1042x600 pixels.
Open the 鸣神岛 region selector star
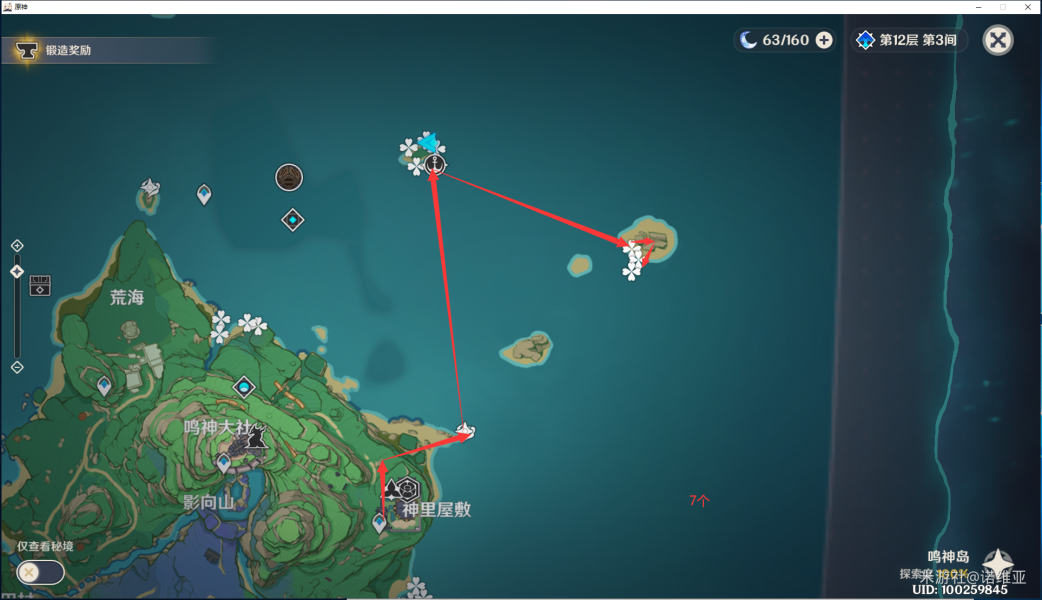click(998, 564)
